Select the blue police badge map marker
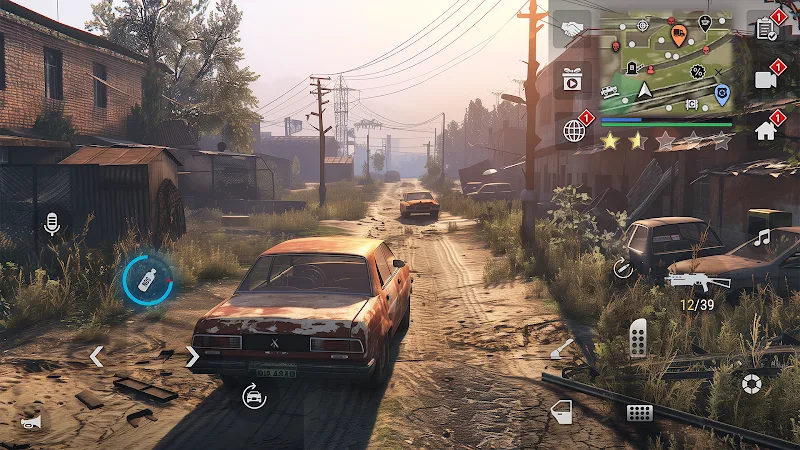The width and height of the screenshot is (800, 450). (x=722, y=95)
